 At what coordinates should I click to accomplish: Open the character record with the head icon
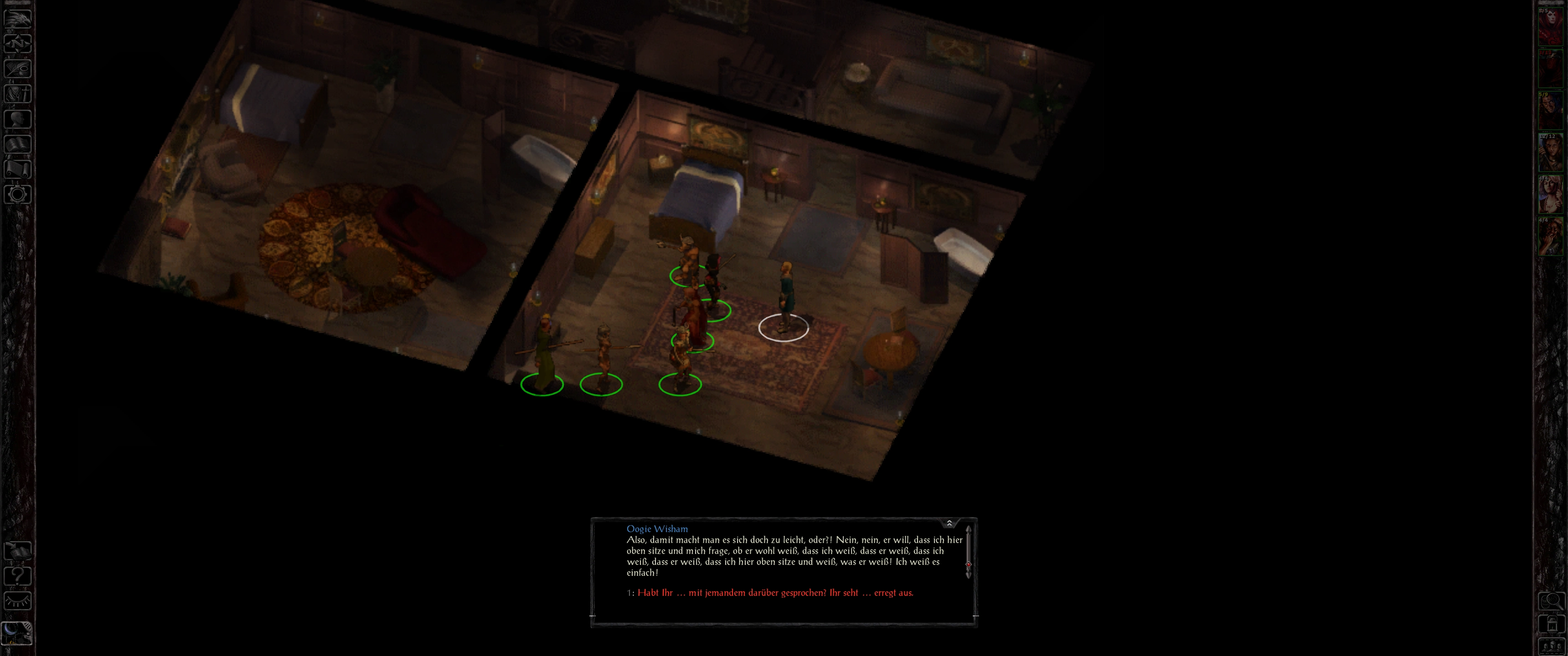tap(17, 118)
